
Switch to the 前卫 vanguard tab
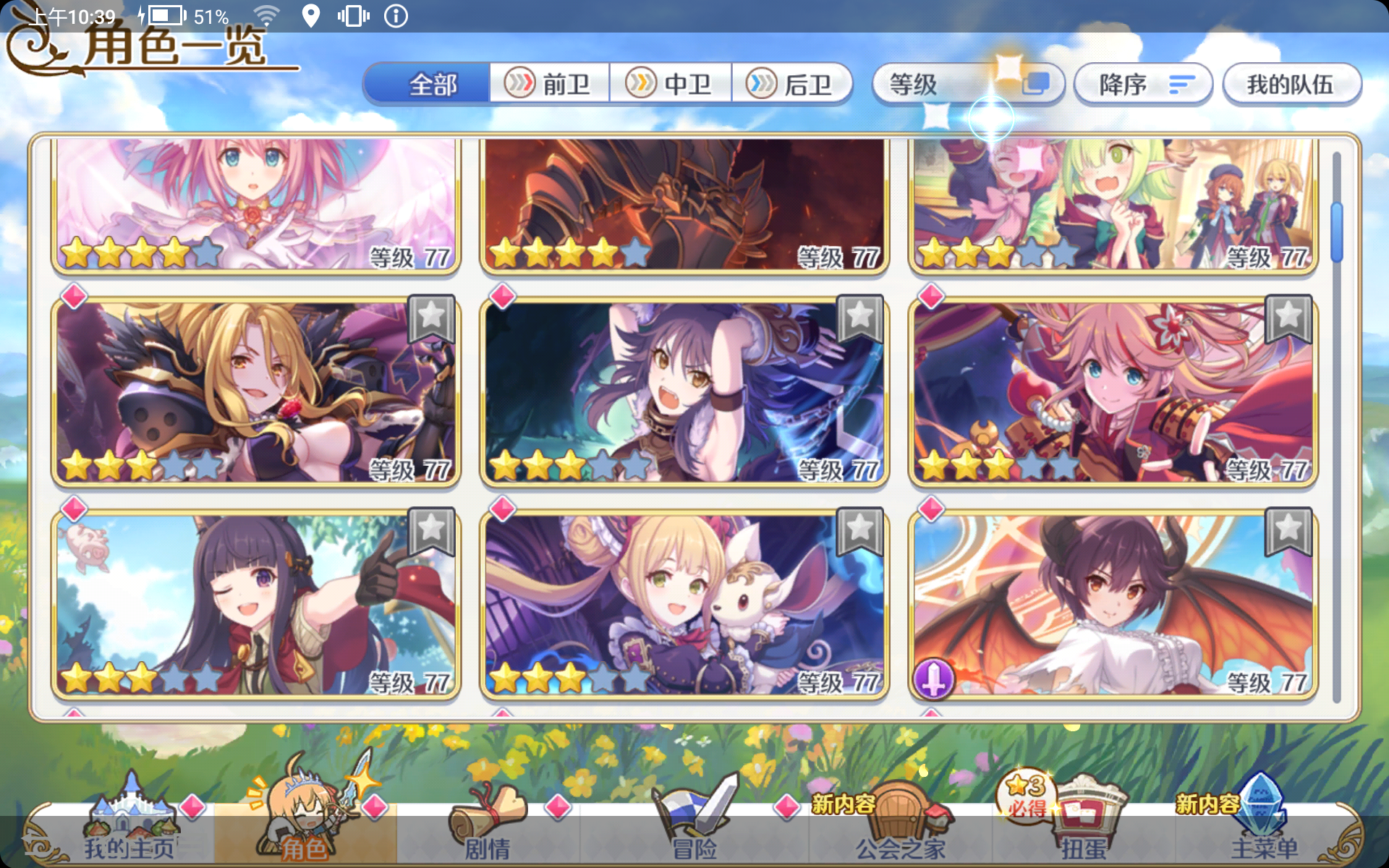pos(550,83)
